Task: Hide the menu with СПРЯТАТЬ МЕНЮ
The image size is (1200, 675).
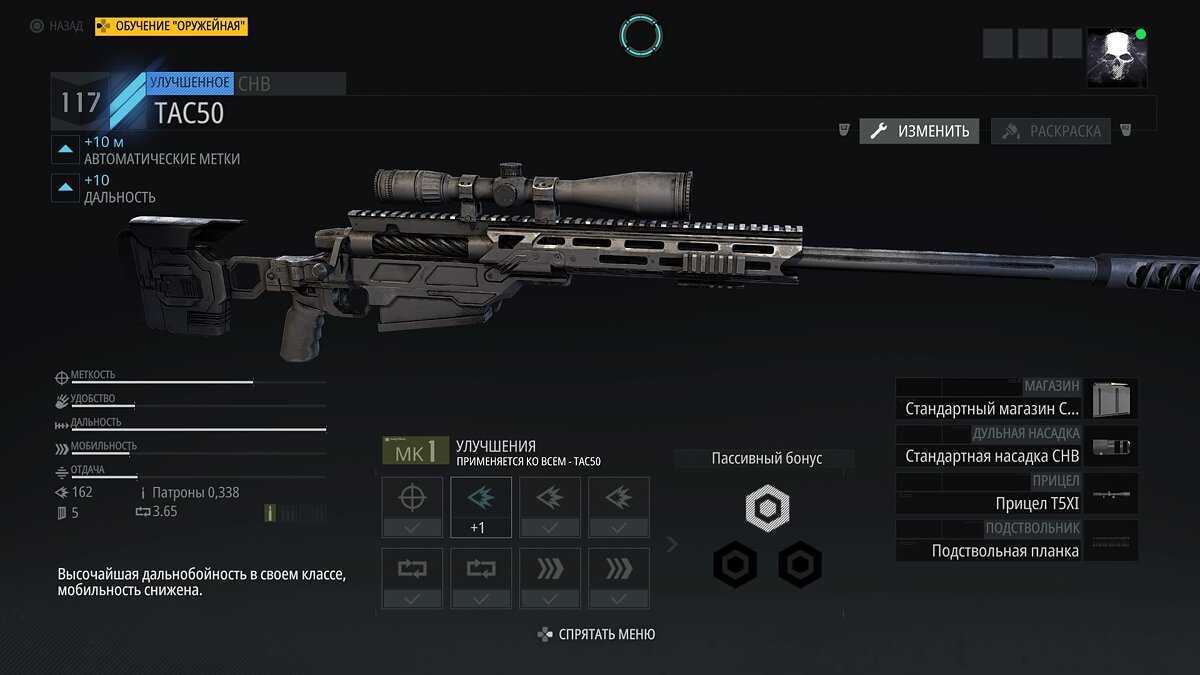Action: [597, 634]
